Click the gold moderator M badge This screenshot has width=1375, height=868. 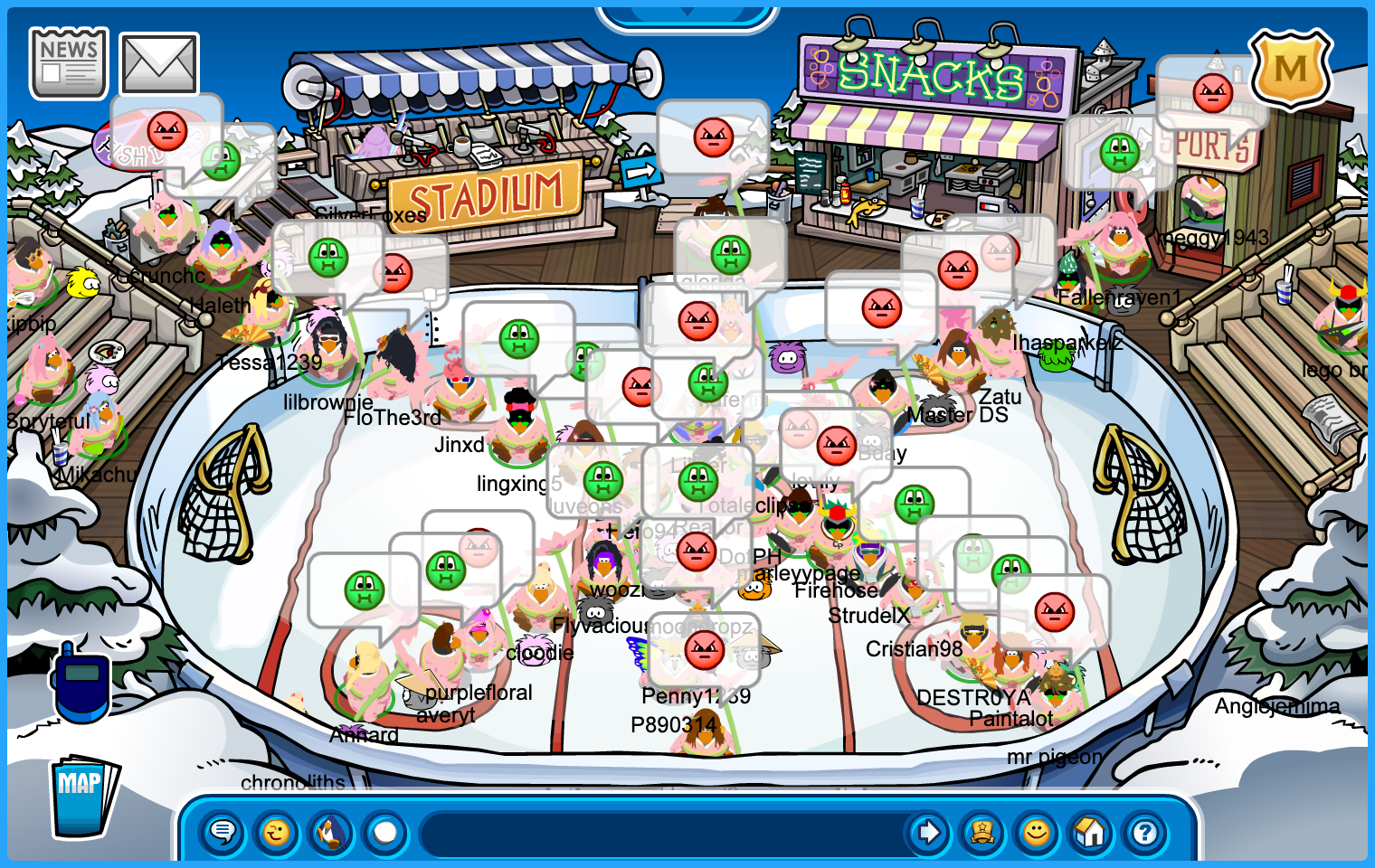click(1290, 70)
